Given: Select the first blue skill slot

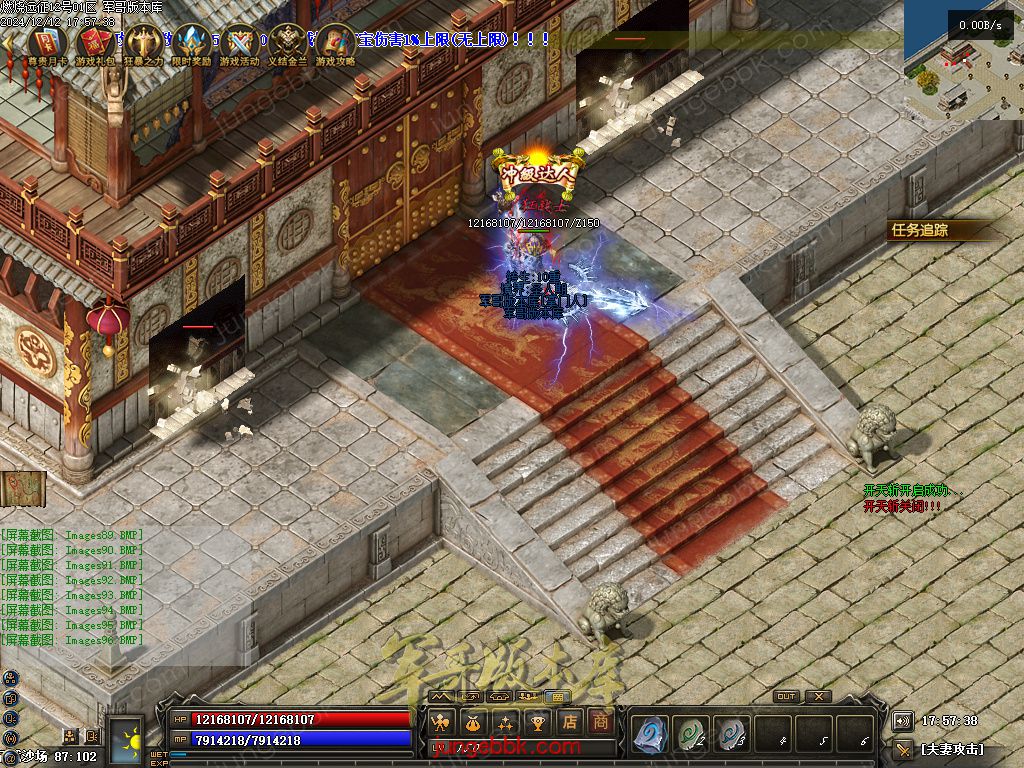Looking at the screenshot, I should pyautogui.click(x=650, y=735).
